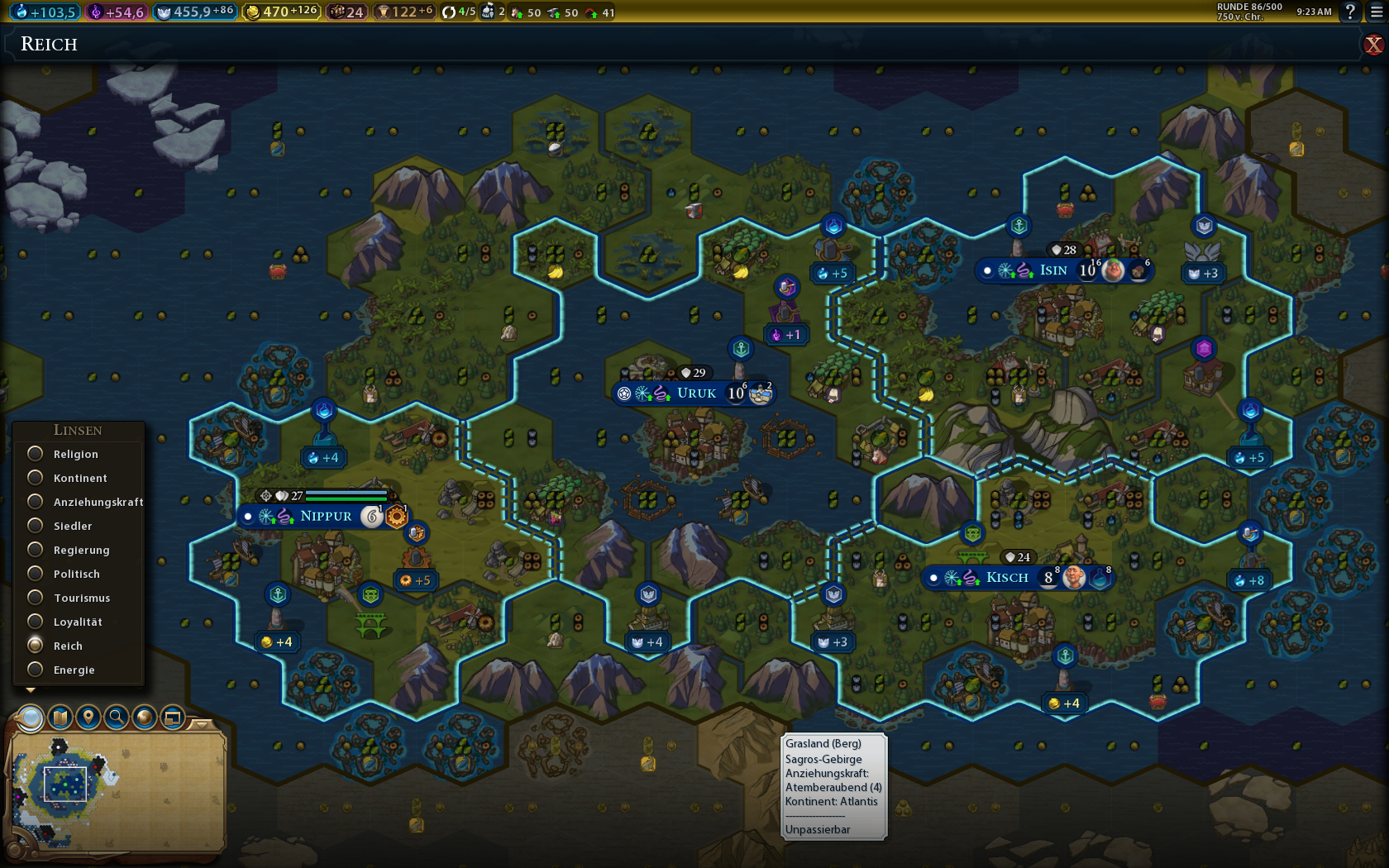Screen dimensions: 1389x868
Task: Collapse the minimap with the arrow tab
Action: pos(203,724)
